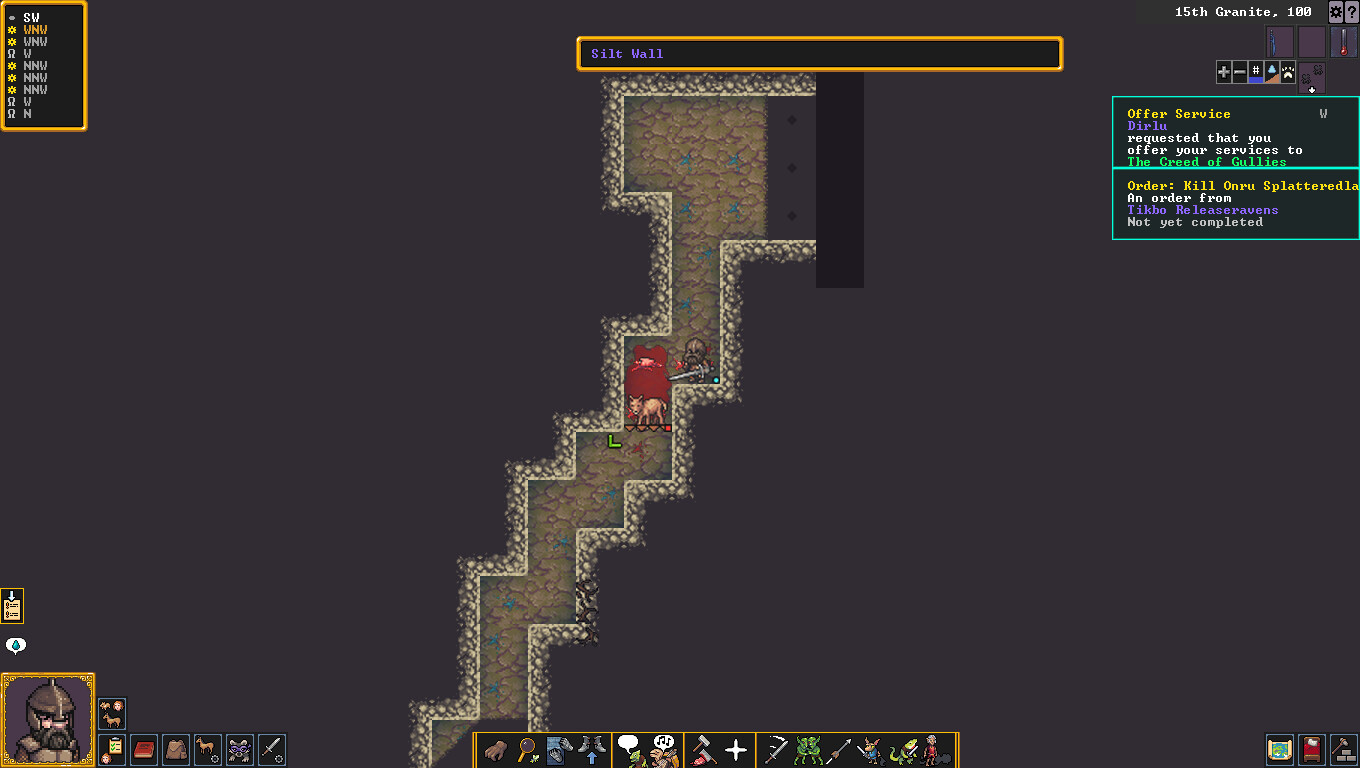Select the scythe-like sword attack action
Image resolution: width=1360 pixels, height=768 pixels.
tap(775, 749)
